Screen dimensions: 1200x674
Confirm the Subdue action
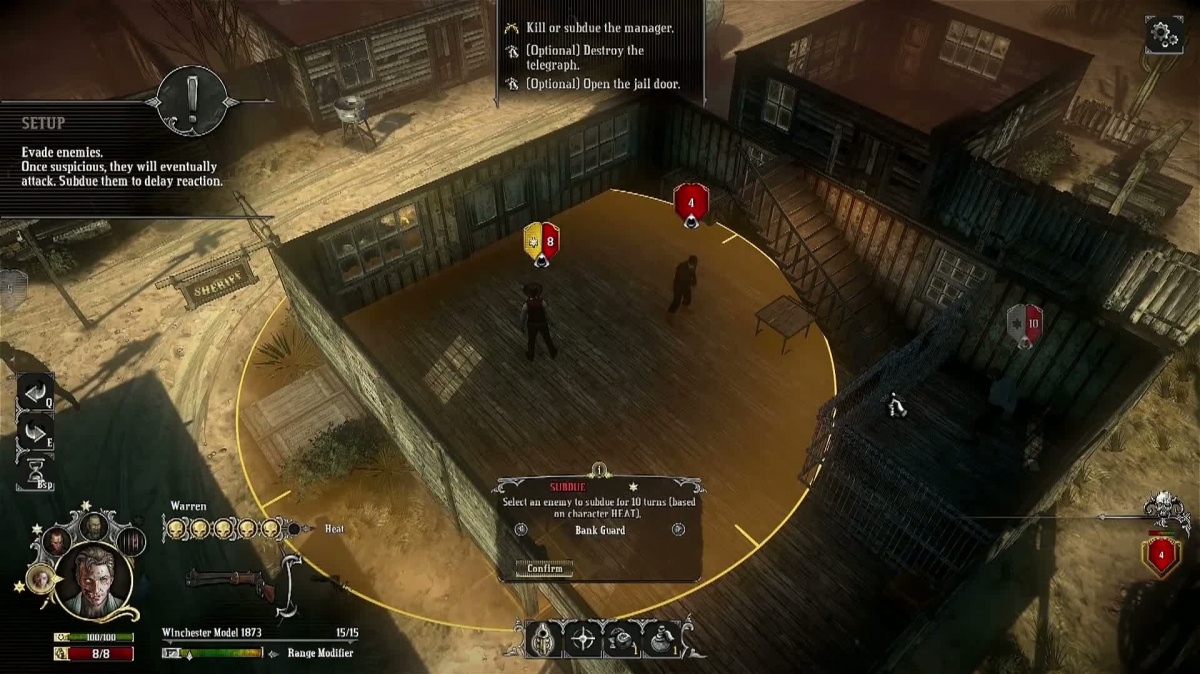(544, 569)
